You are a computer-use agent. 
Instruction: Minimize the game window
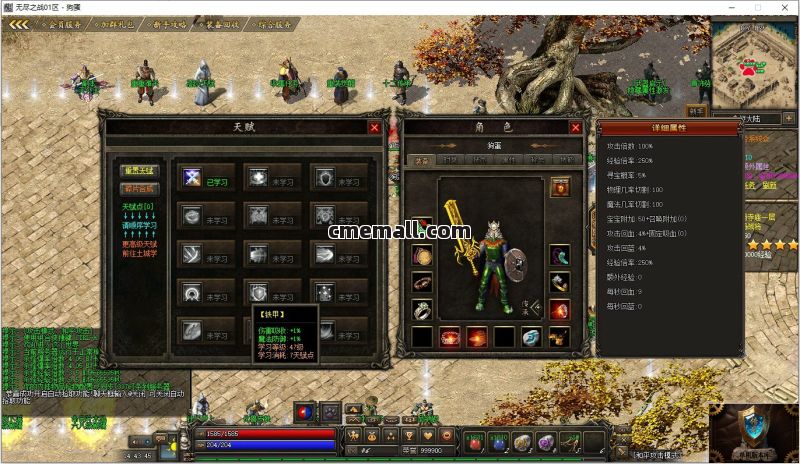(x=732, y=7)
